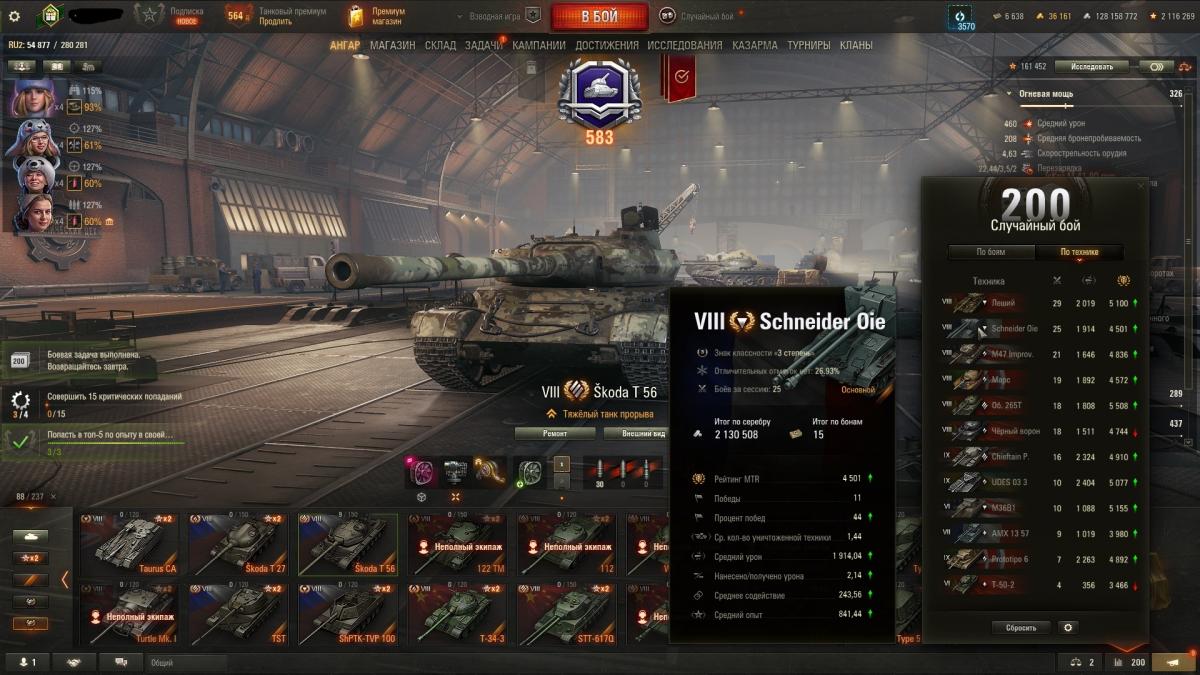The height and width of the screenshot is (675, 1200).
Task: Open the Внешний вид customization
Action: point(635,433)
